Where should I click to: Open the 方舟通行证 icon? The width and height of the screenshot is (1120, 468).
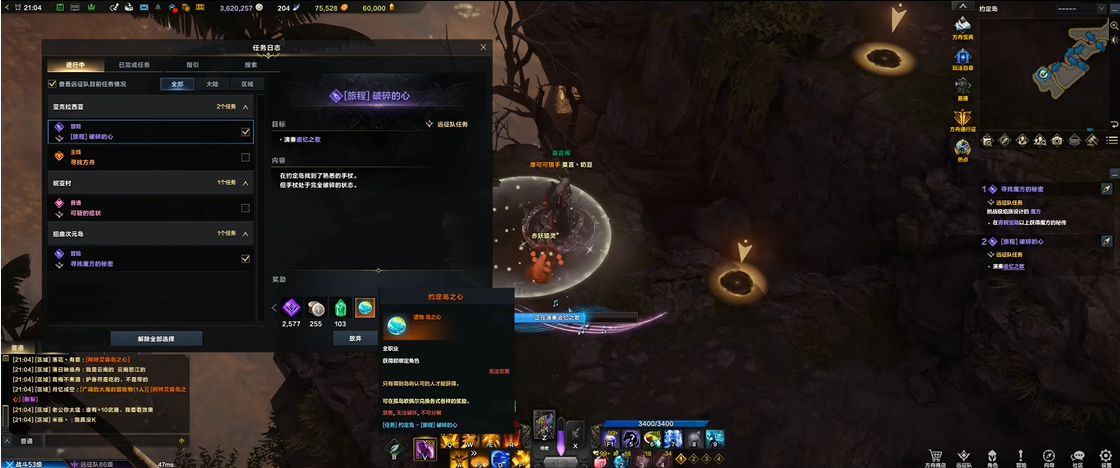point(963,119)
